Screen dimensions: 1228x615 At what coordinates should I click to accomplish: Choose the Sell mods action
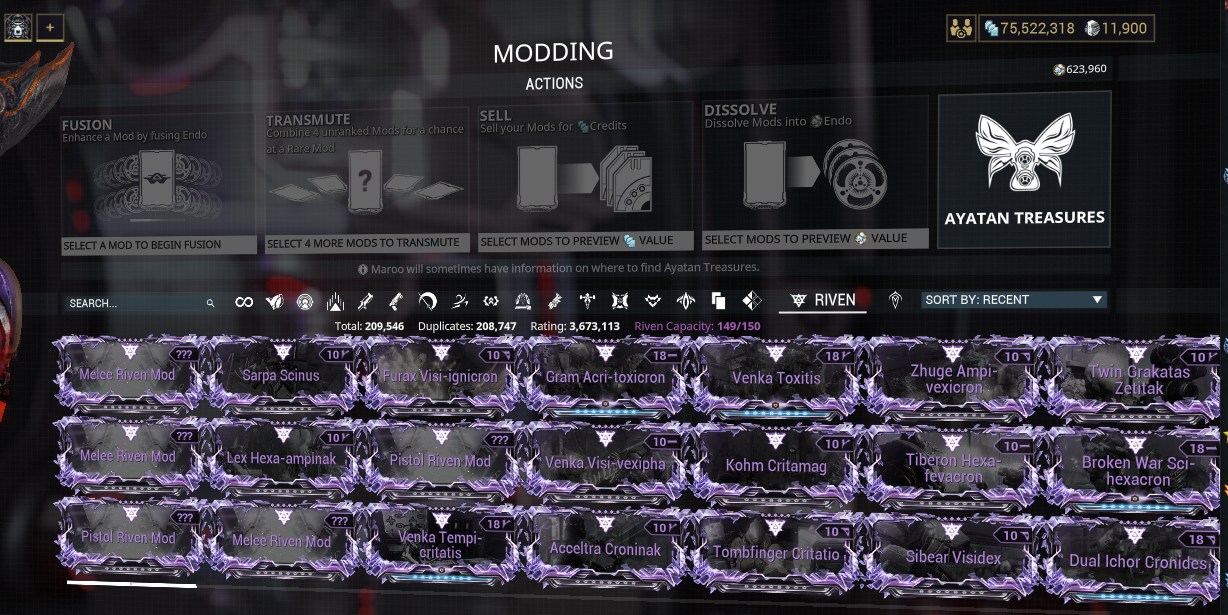585,176
